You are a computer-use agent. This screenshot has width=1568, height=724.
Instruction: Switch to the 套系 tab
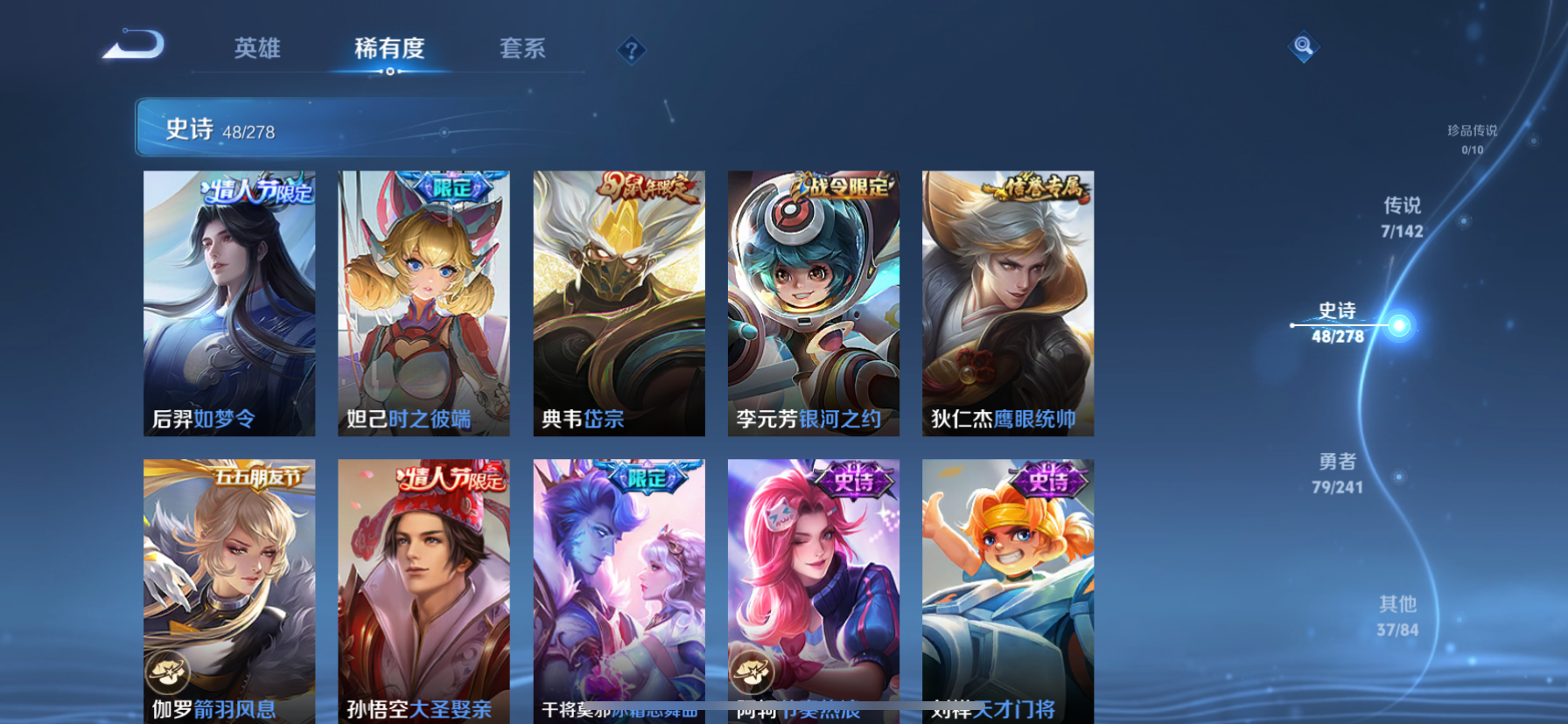point(522,50)
